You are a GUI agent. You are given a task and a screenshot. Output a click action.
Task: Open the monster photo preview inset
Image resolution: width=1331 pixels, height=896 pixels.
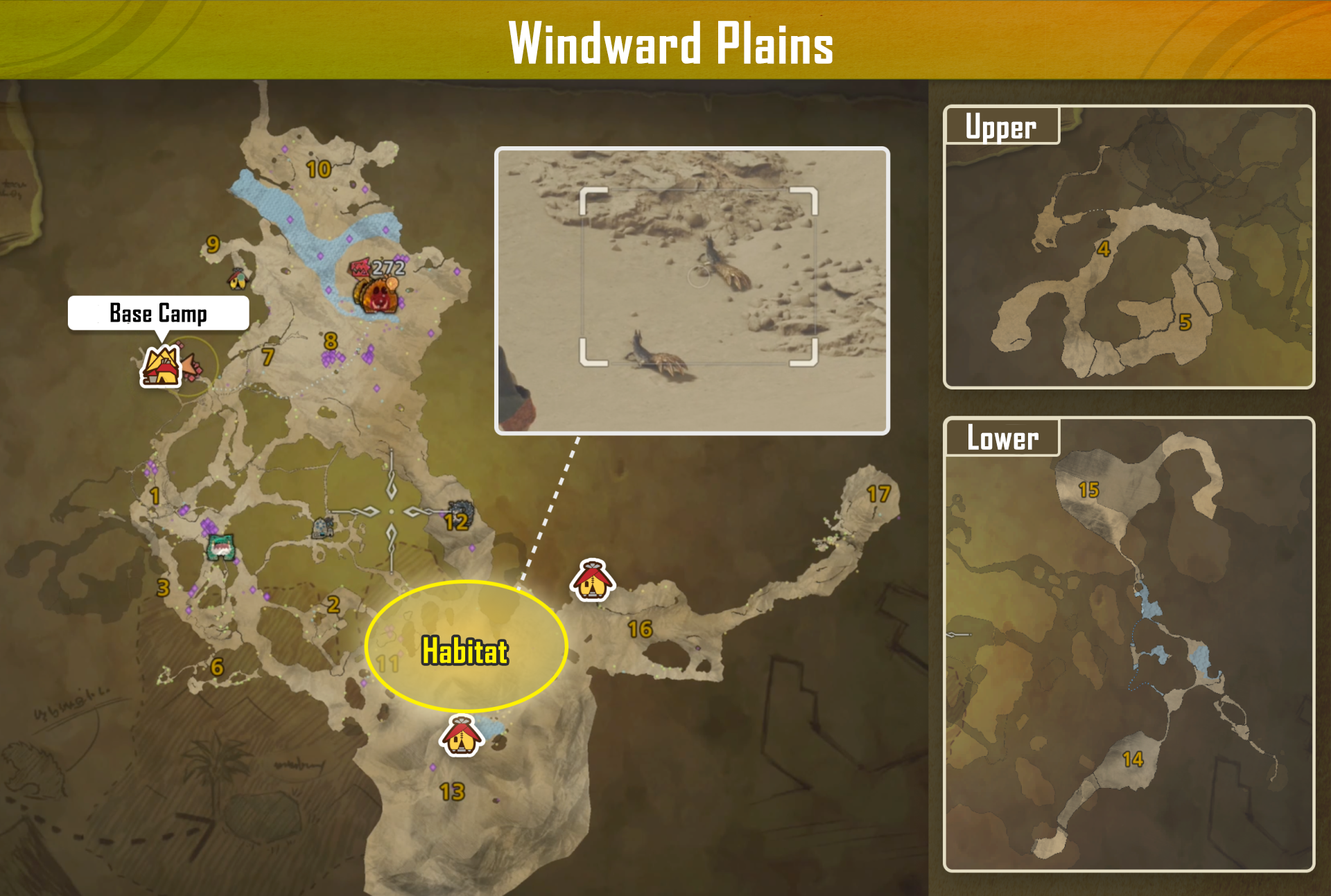[x=693, y=290]
